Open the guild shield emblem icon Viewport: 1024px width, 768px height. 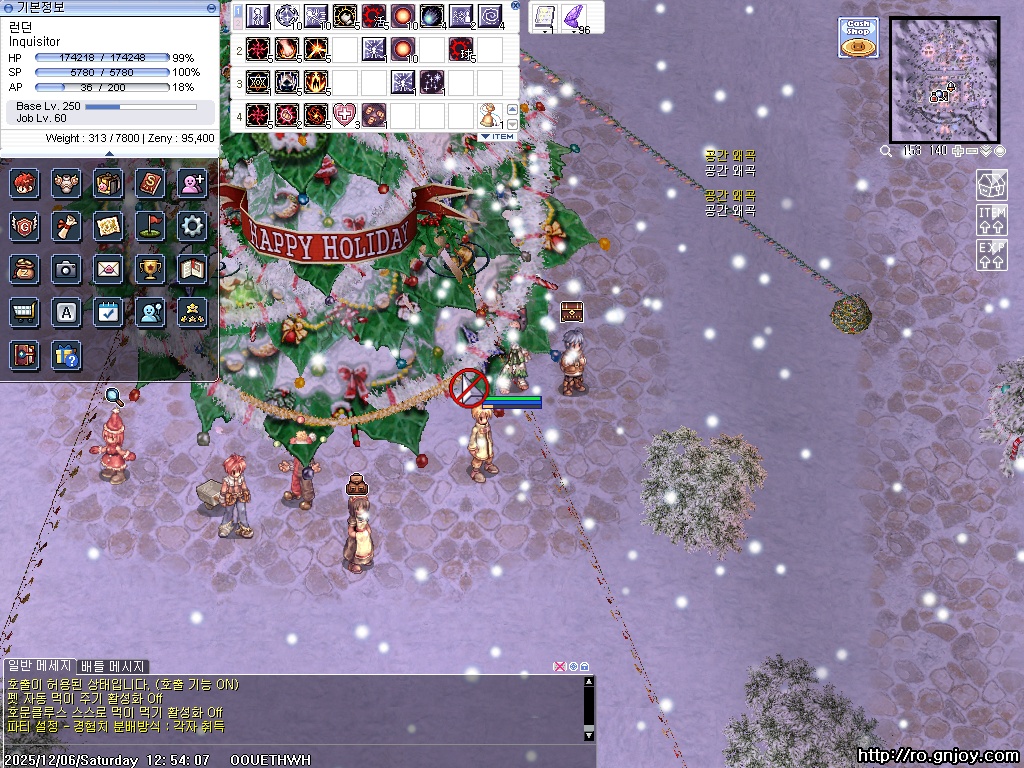coord(24,226)
